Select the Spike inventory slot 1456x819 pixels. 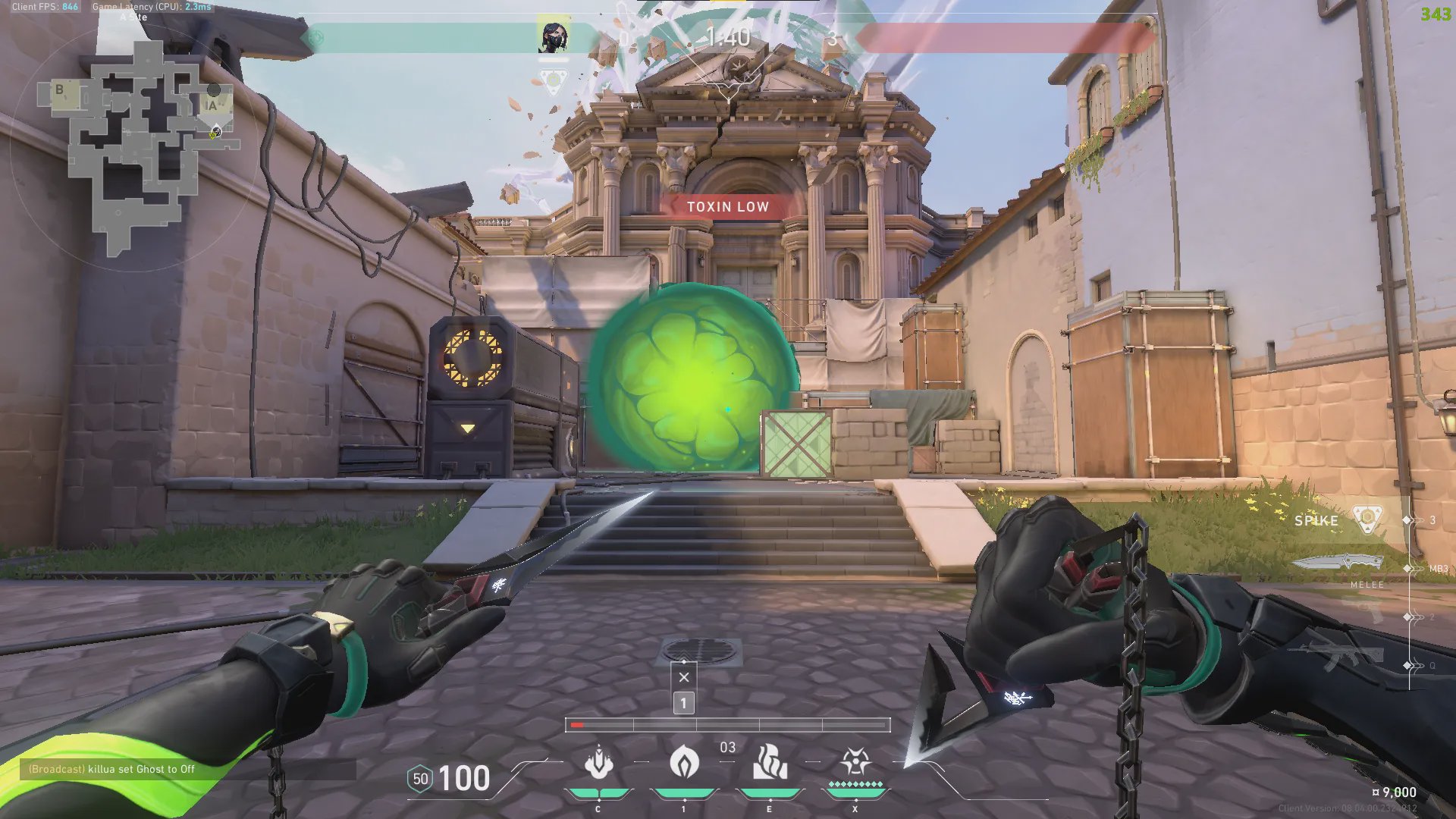1338,520
